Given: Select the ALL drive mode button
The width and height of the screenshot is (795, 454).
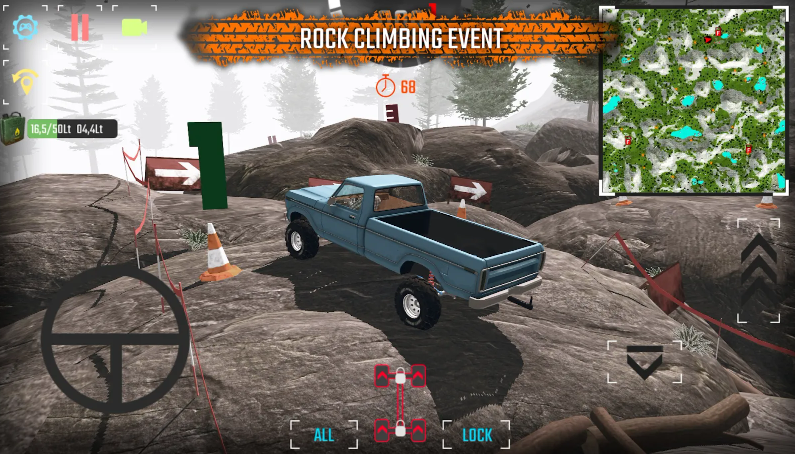Looking at the screenshot, I should coord(324,435).
